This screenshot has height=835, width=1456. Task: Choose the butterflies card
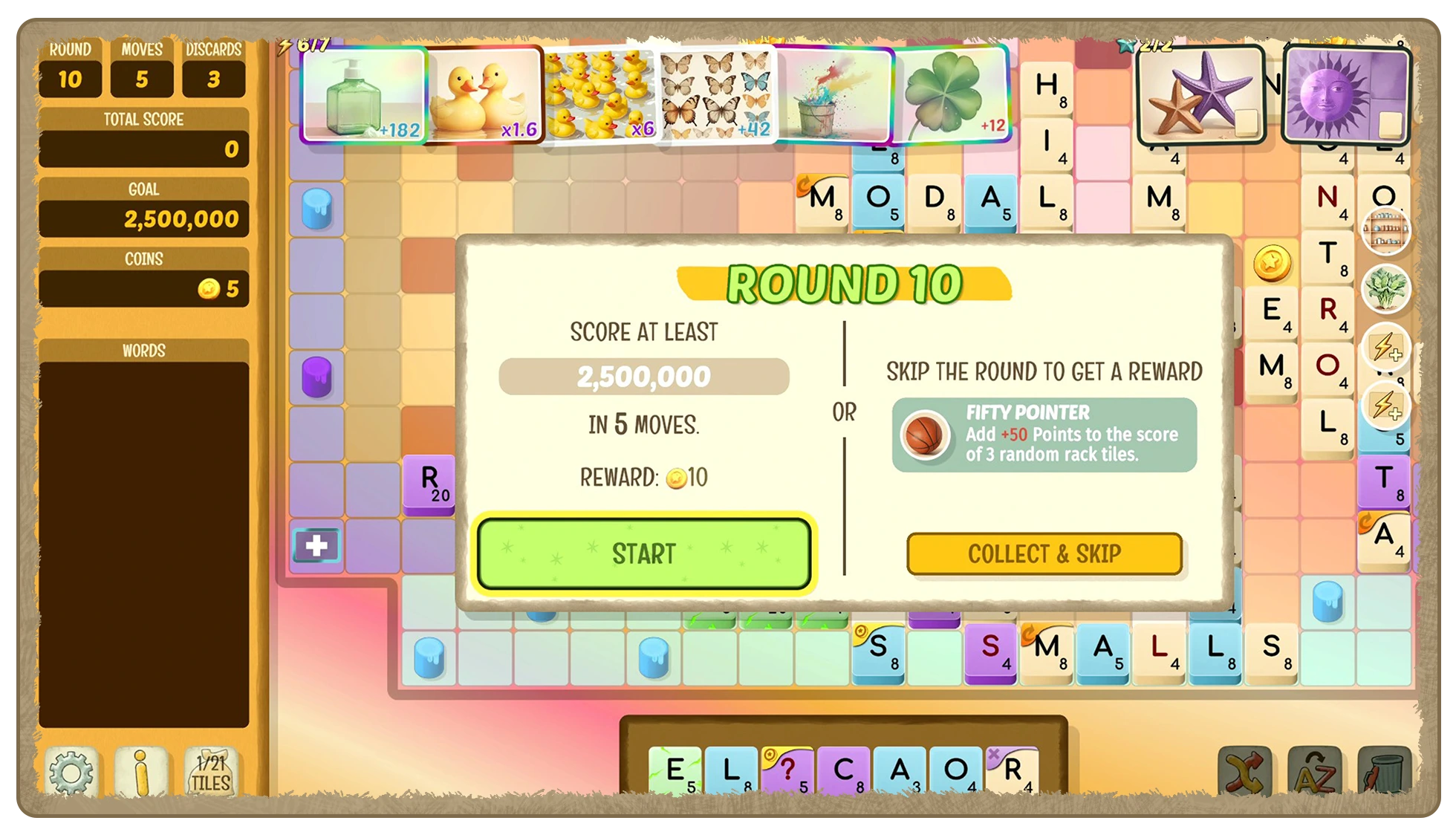(715, 94)
